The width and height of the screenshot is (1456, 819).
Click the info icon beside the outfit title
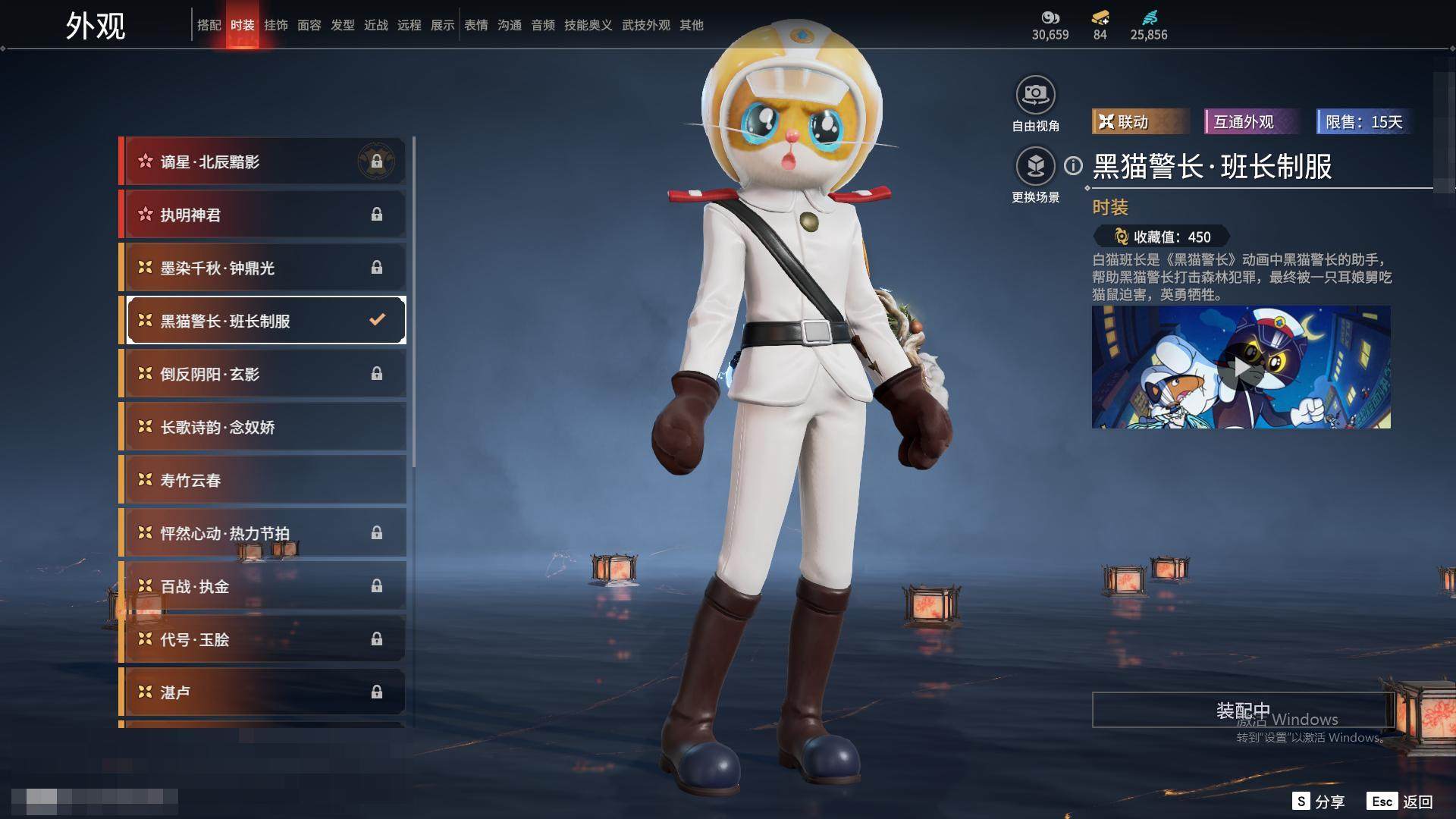coord(1073,165)
